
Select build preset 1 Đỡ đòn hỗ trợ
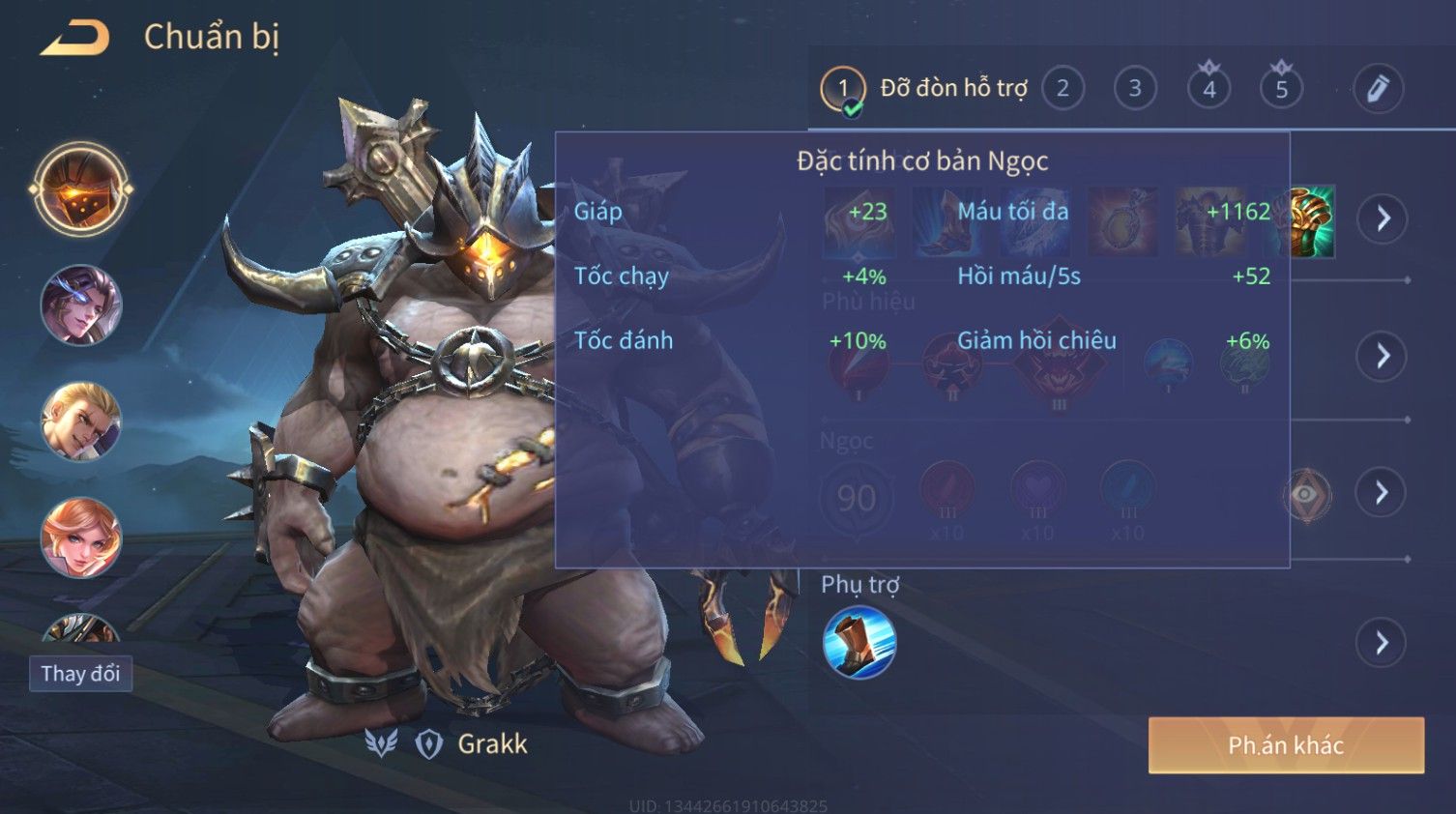pyautogui.click(x=843, y=89)
